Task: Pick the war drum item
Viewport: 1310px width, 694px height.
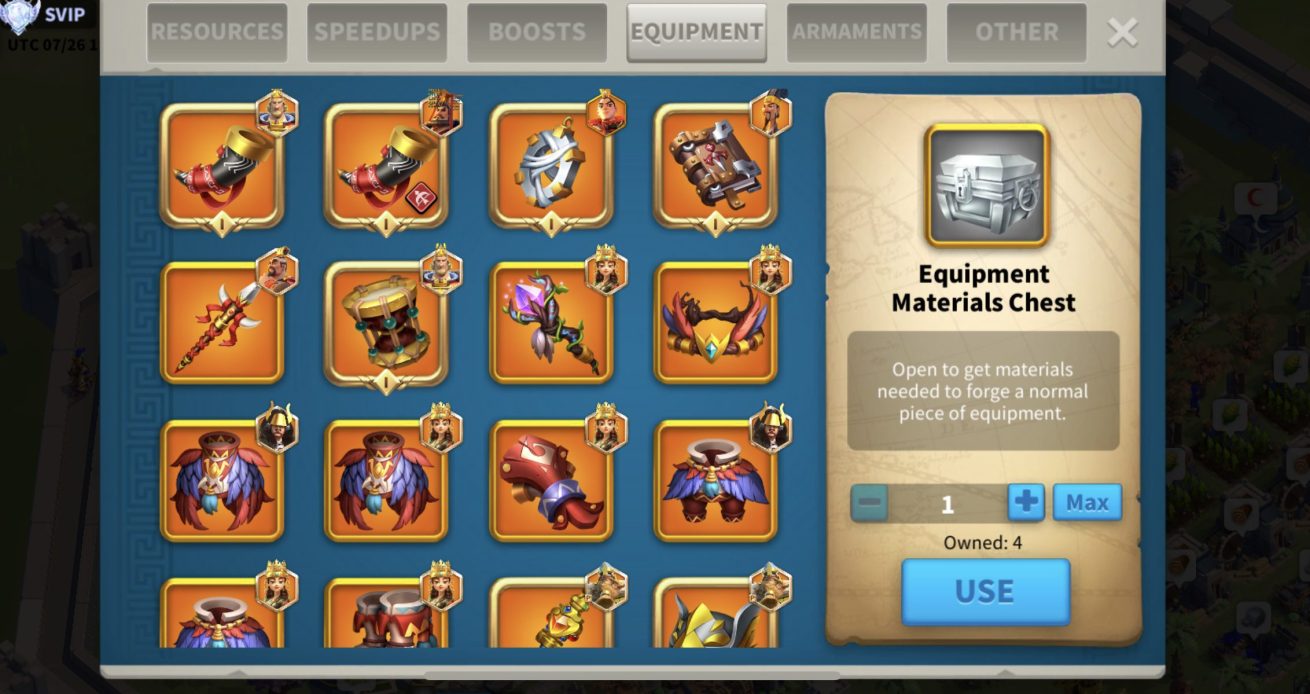Action: pos(386,323)
